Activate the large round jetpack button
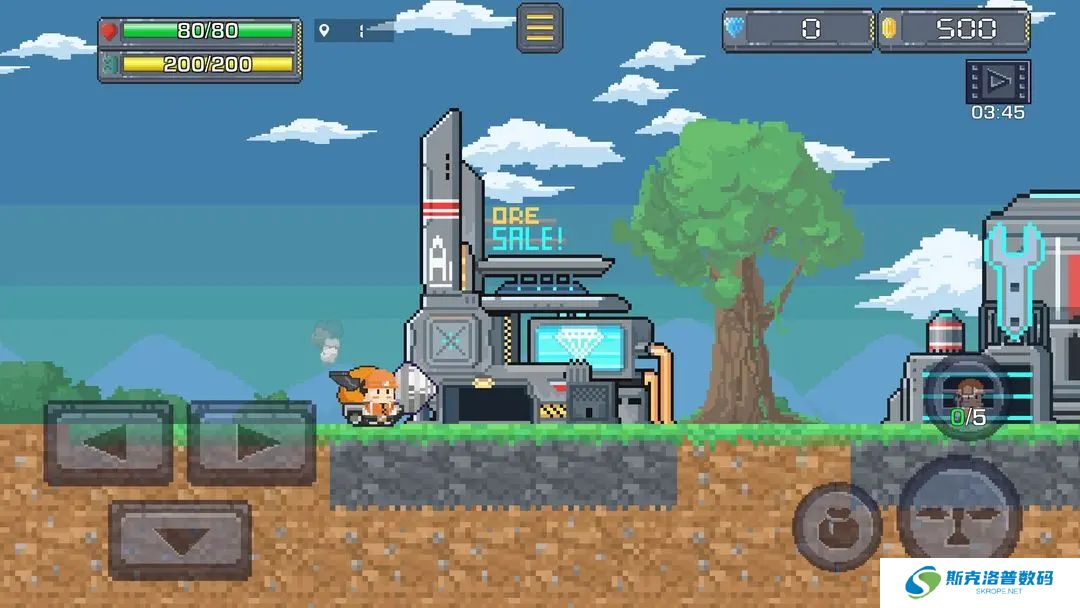 coord(959,517)
